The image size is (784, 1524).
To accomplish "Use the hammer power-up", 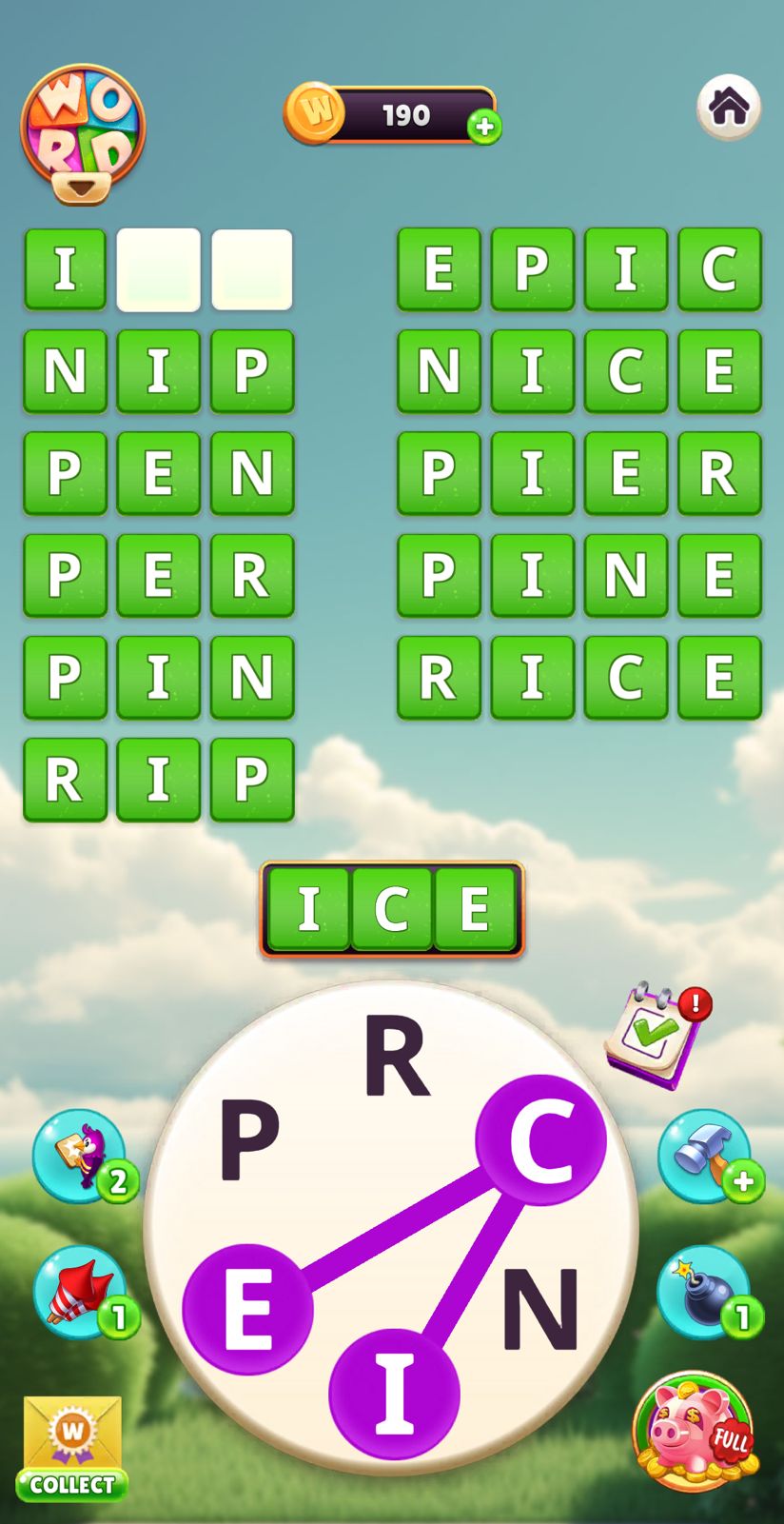I will (704, 1156).
